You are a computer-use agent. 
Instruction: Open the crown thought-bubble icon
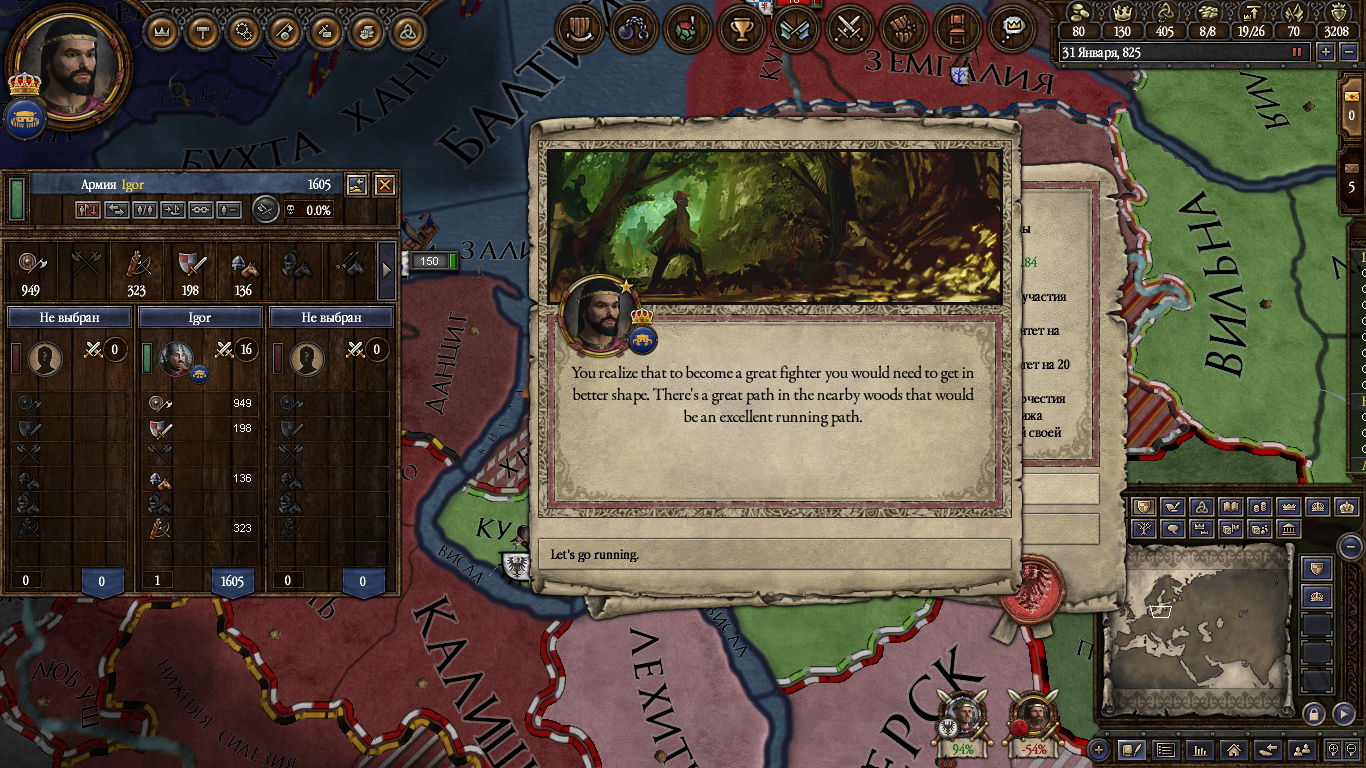click(1012, 29)
